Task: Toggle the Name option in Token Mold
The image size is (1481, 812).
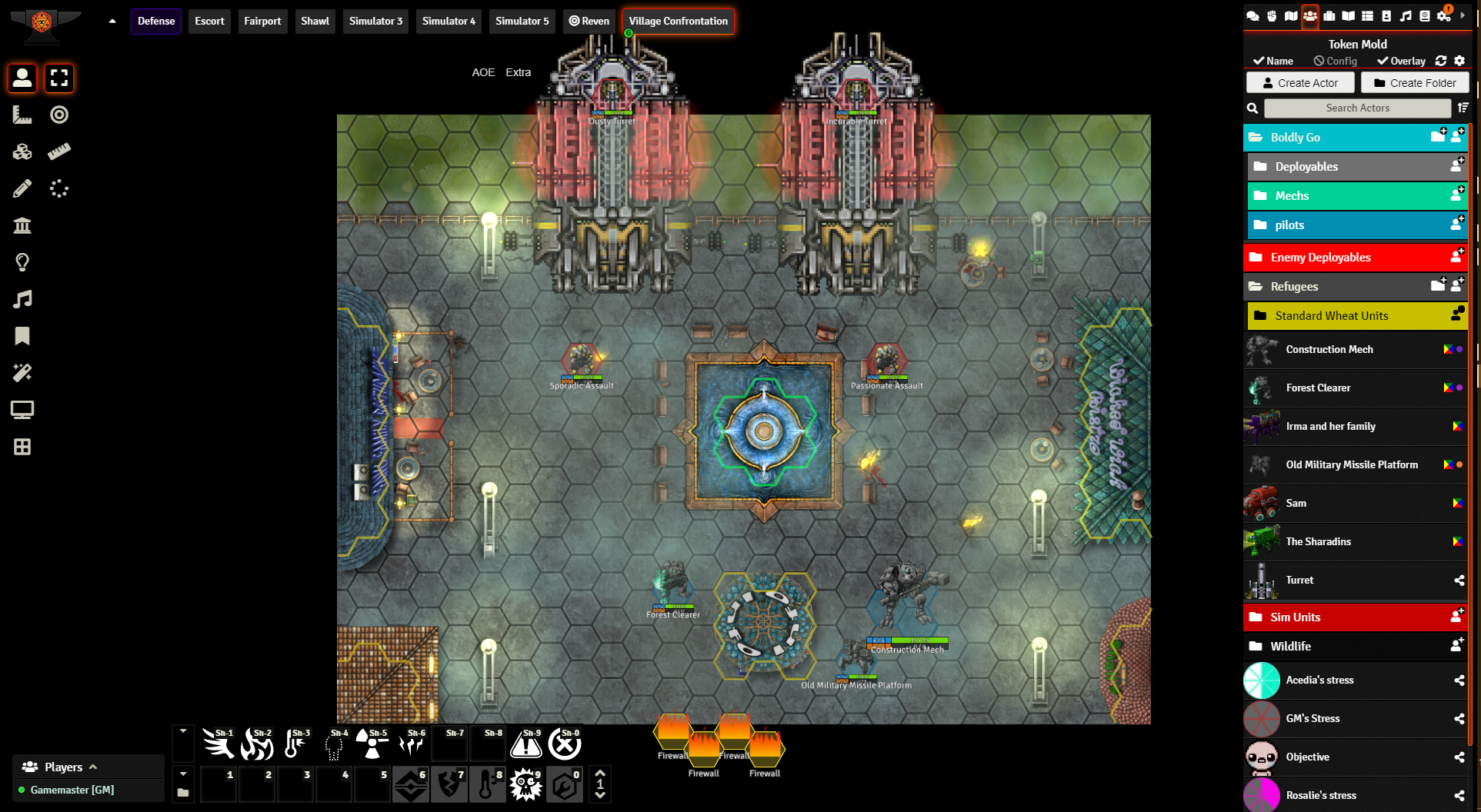Action: point(1273,61)
